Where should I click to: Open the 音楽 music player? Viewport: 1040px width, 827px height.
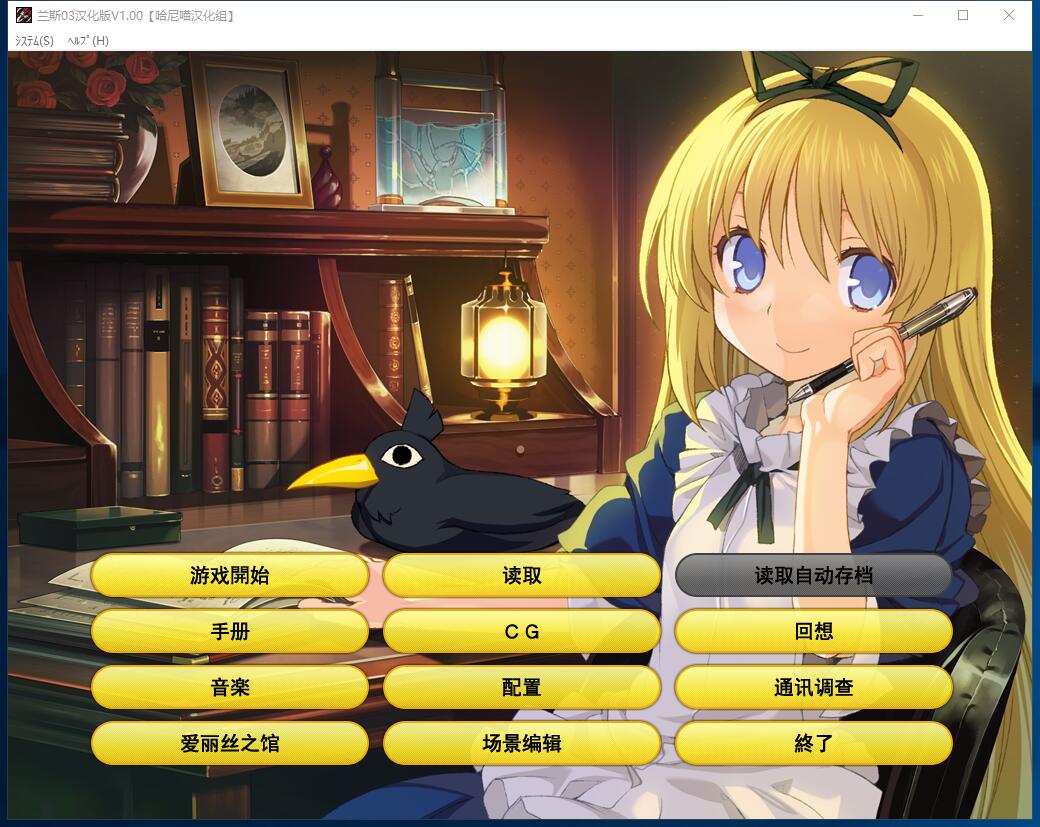[x=229, y=687]
